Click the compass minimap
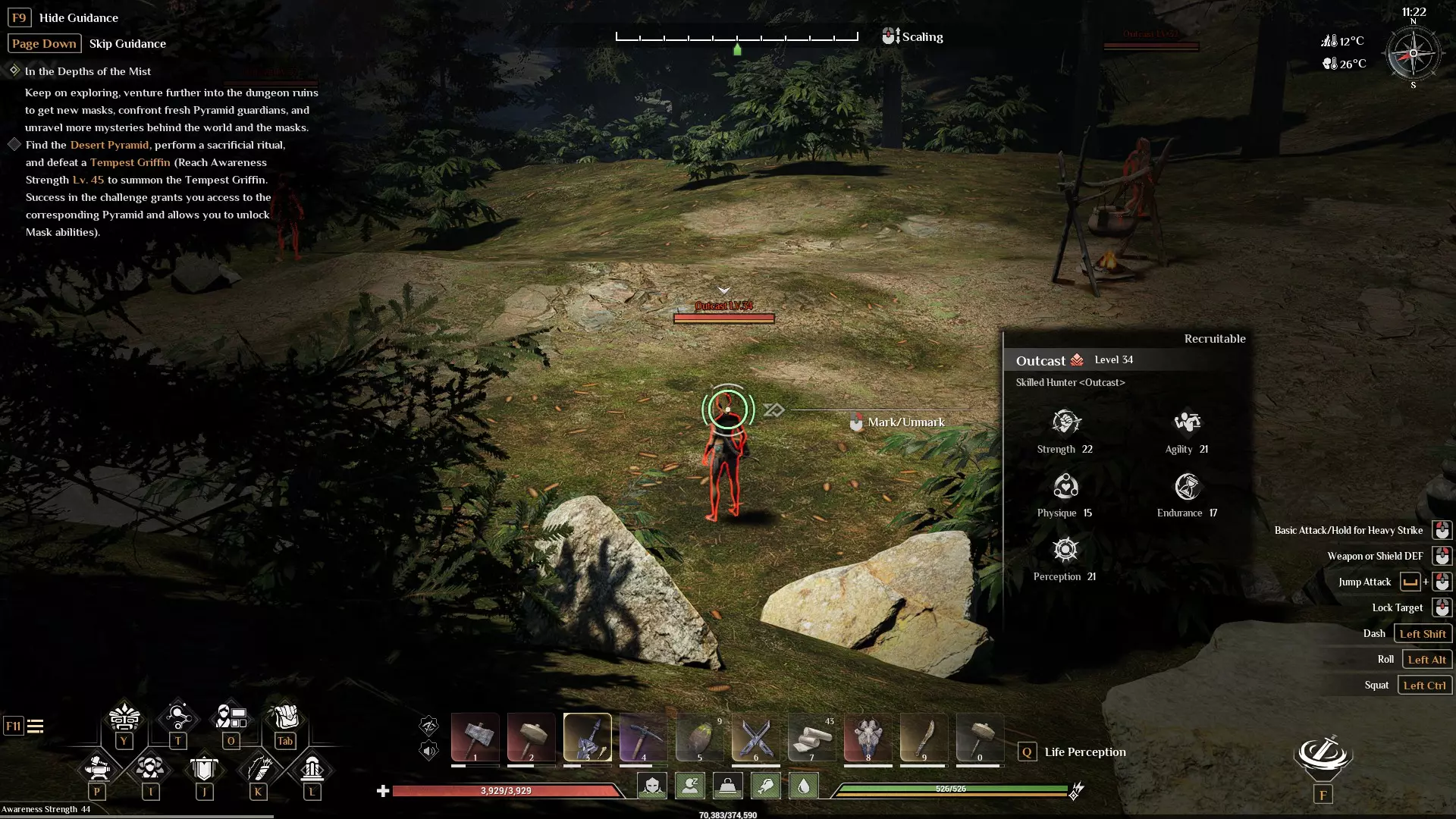Image resolution: width=1456 pixels, height=819 pixels. click(x=1413, y=53)
